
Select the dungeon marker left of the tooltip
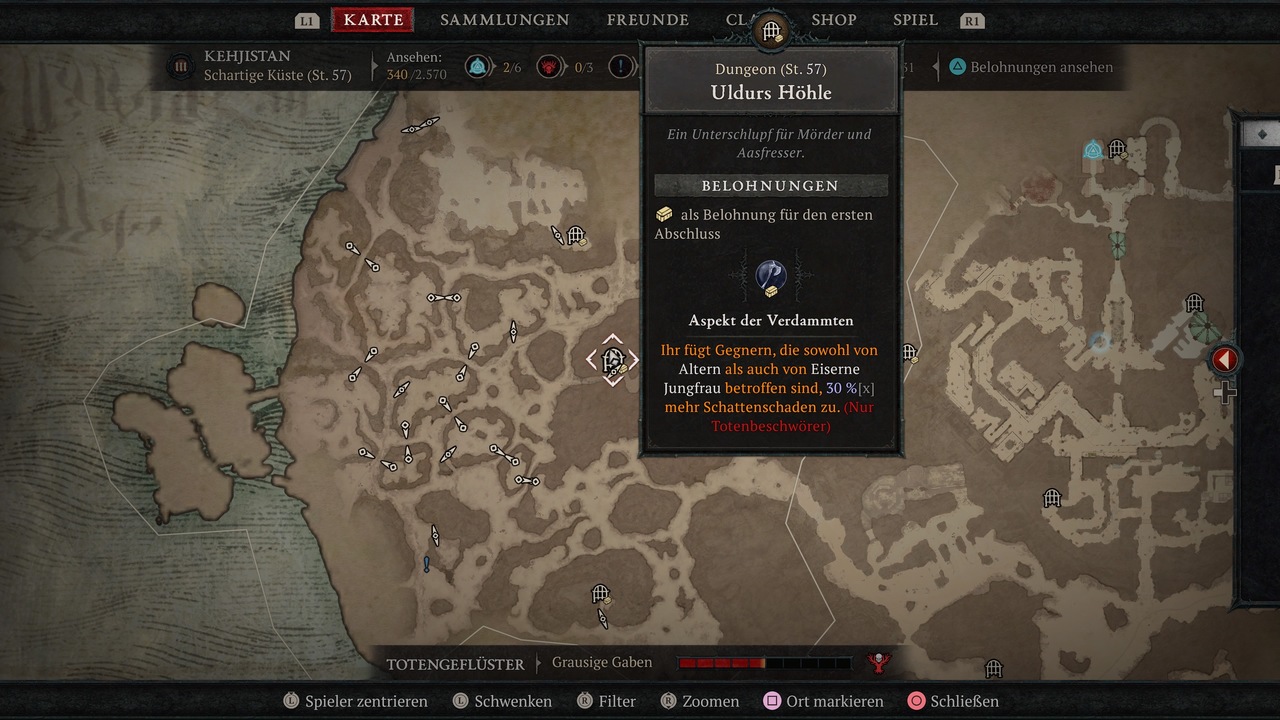(576, 236)
